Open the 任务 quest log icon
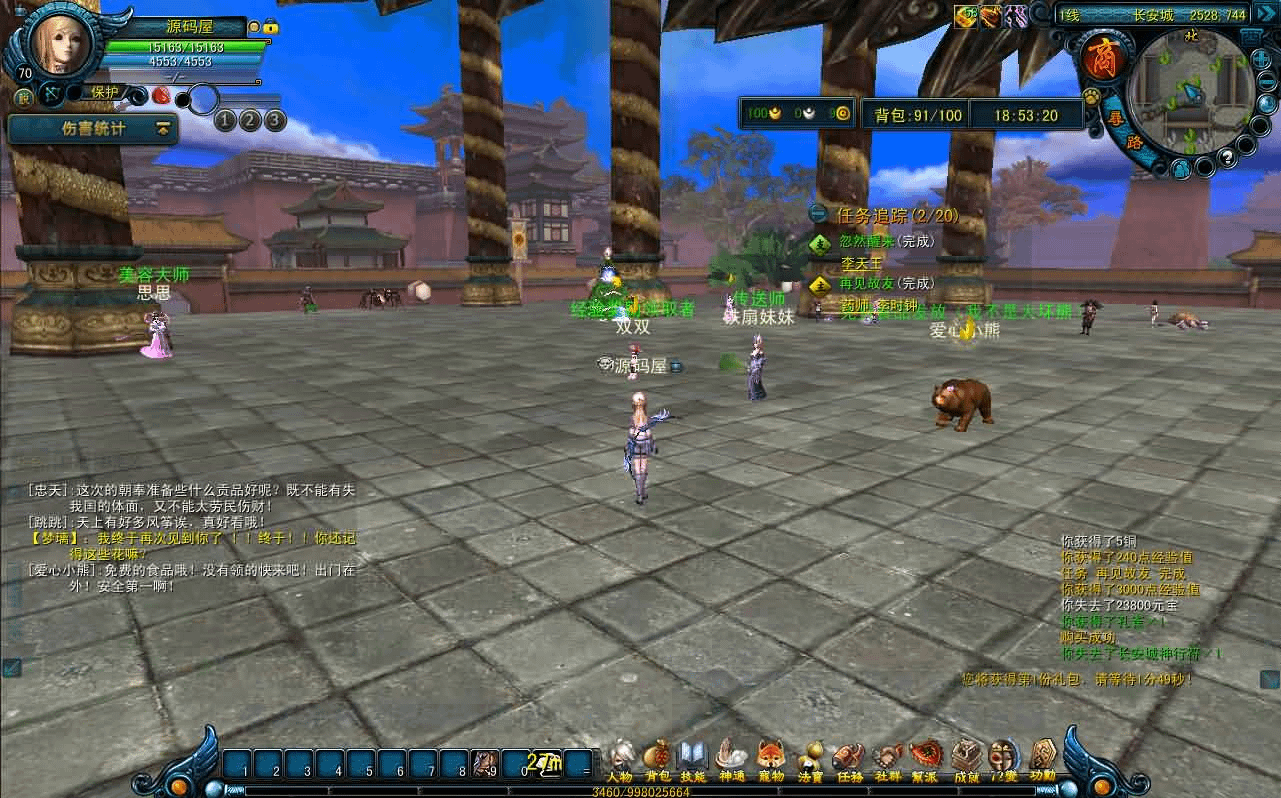This screenshot has height=798, width=1281. click(849, 758)
